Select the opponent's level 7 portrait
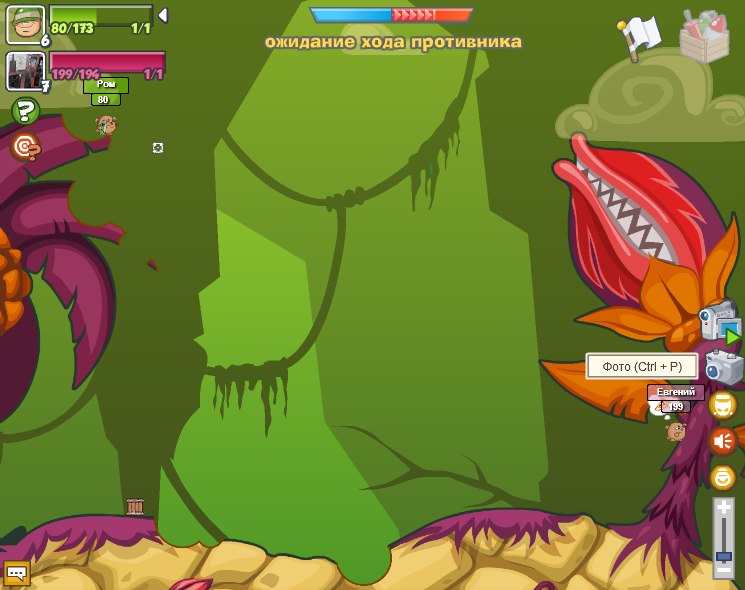 (25, 71)
